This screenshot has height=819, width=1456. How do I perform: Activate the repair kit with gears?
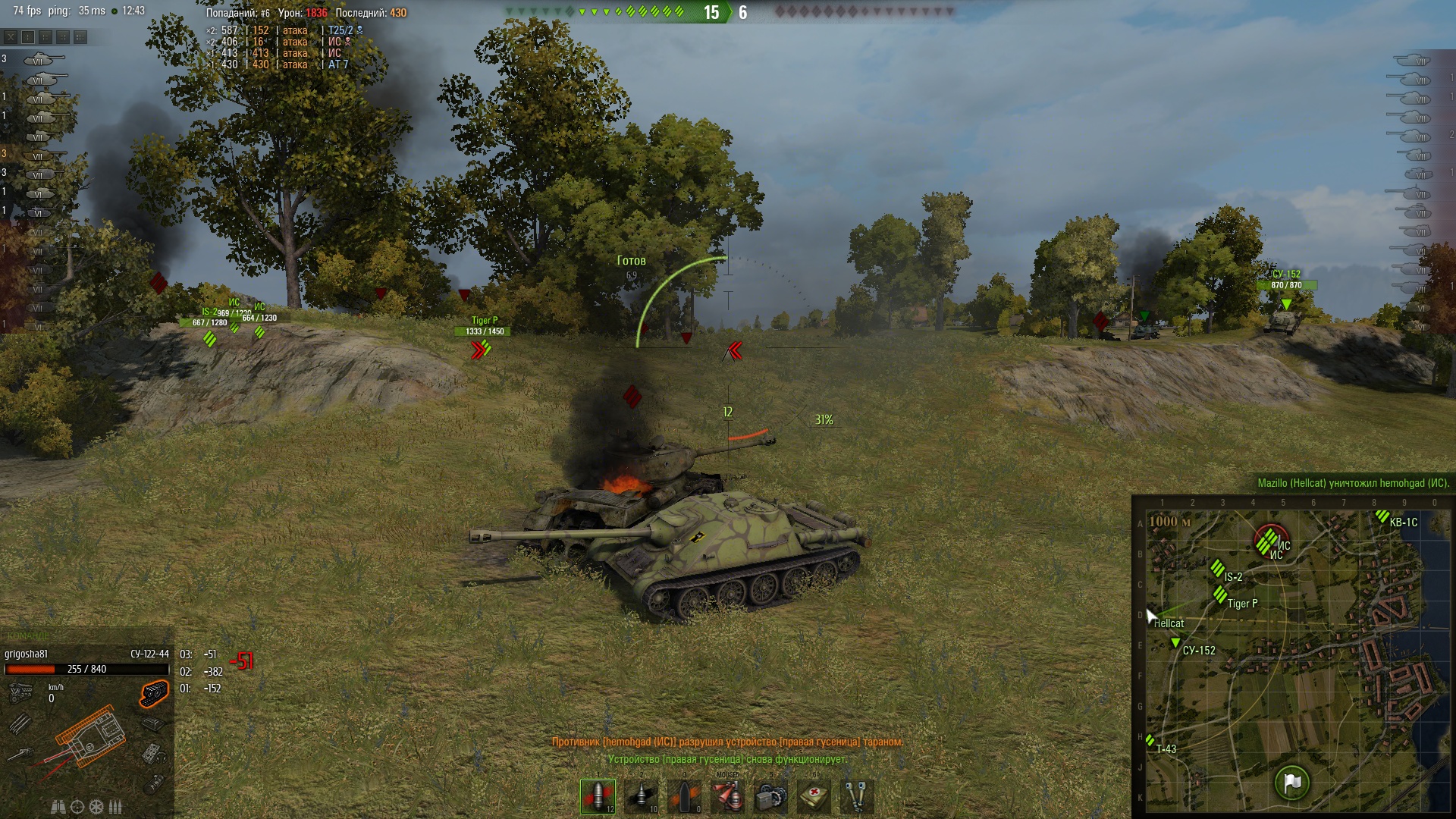771,796
